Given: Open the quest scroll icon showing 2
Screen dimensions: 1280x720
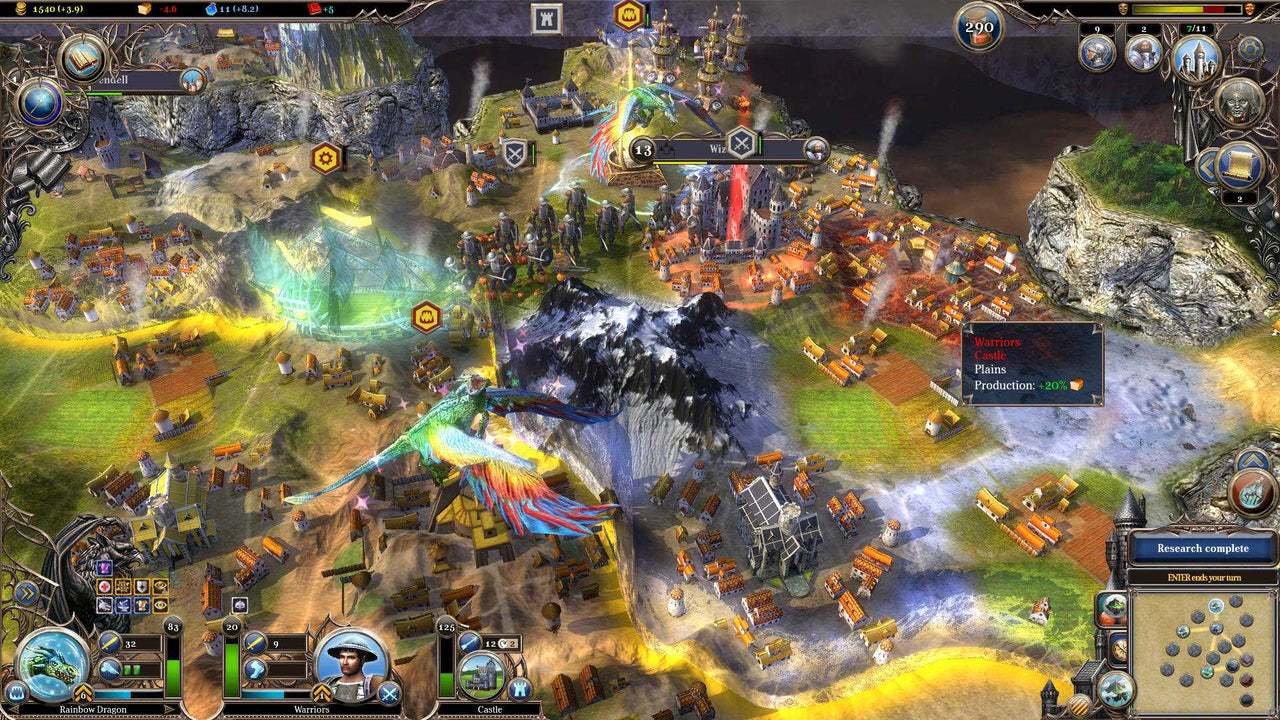Looking at the screenshot, I should click(1239, 164).
